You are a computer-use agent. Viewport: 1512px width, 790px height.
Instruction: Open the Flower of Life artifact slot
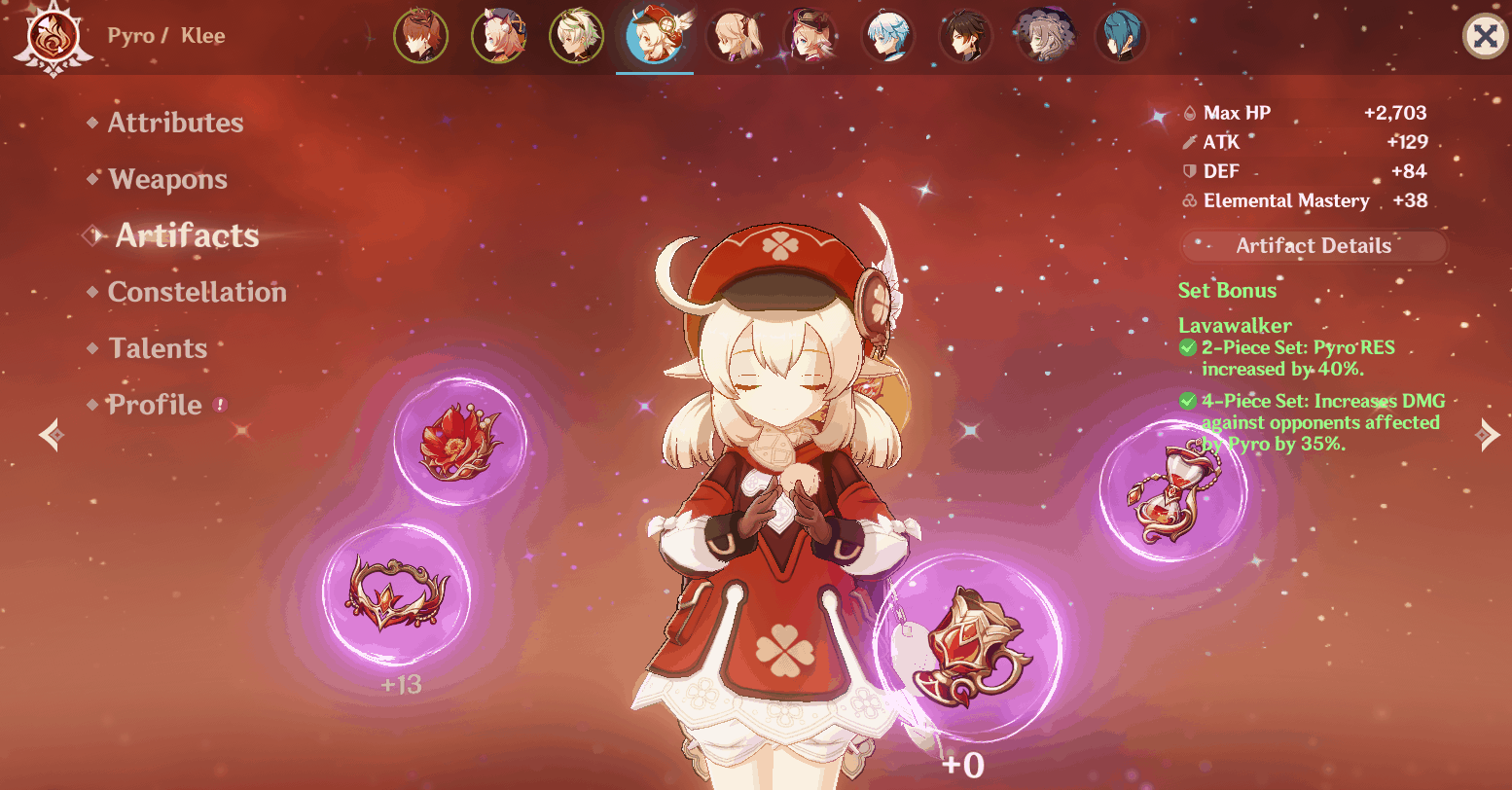tap(460, 440)
